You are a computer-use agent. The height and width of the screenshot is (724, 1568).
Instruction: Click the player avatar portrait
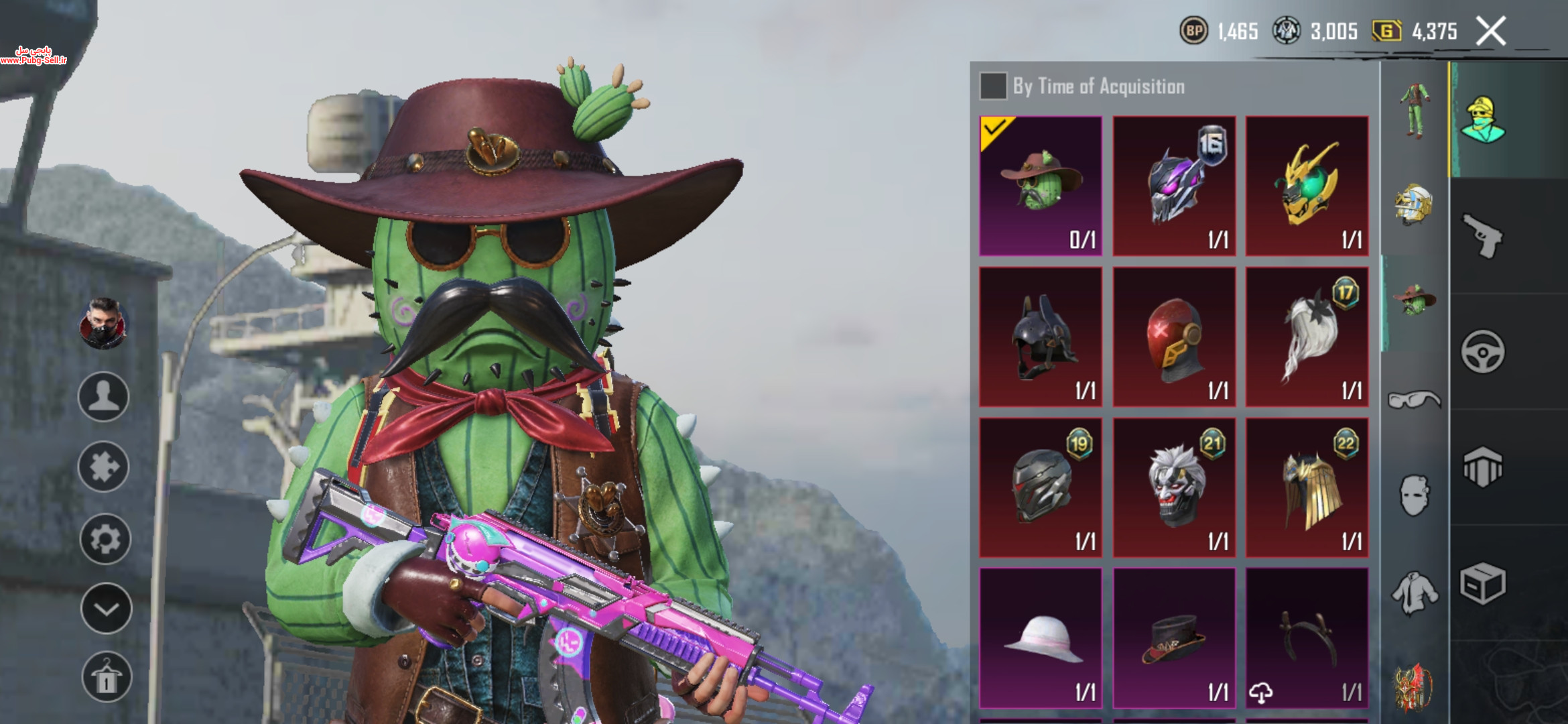(x=103, y=324)
